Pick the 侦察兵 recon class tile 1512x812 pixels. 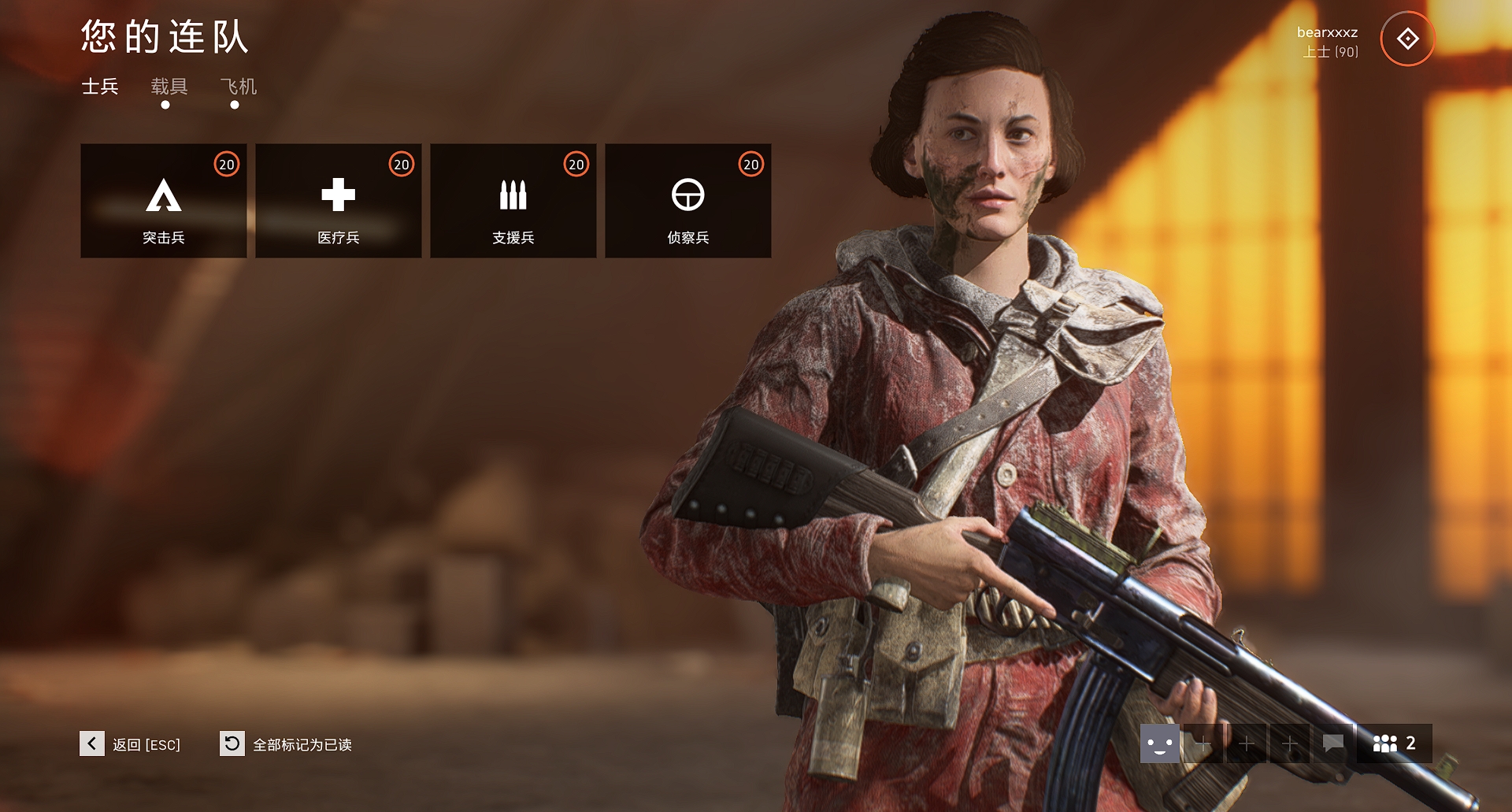coord(688,201)
